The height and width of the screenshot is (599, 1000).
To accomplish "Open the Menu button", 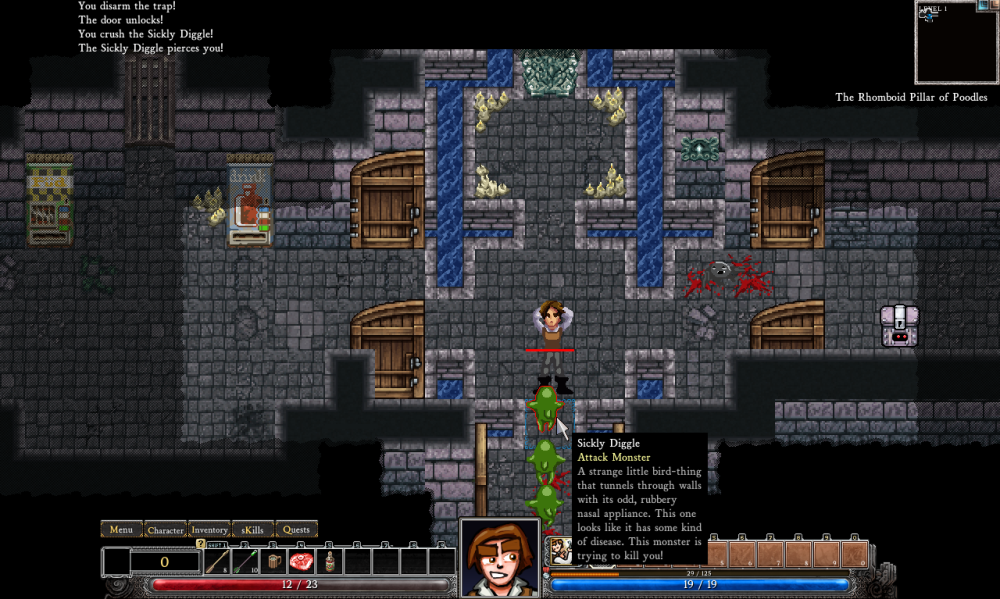I will click(121, 529).
